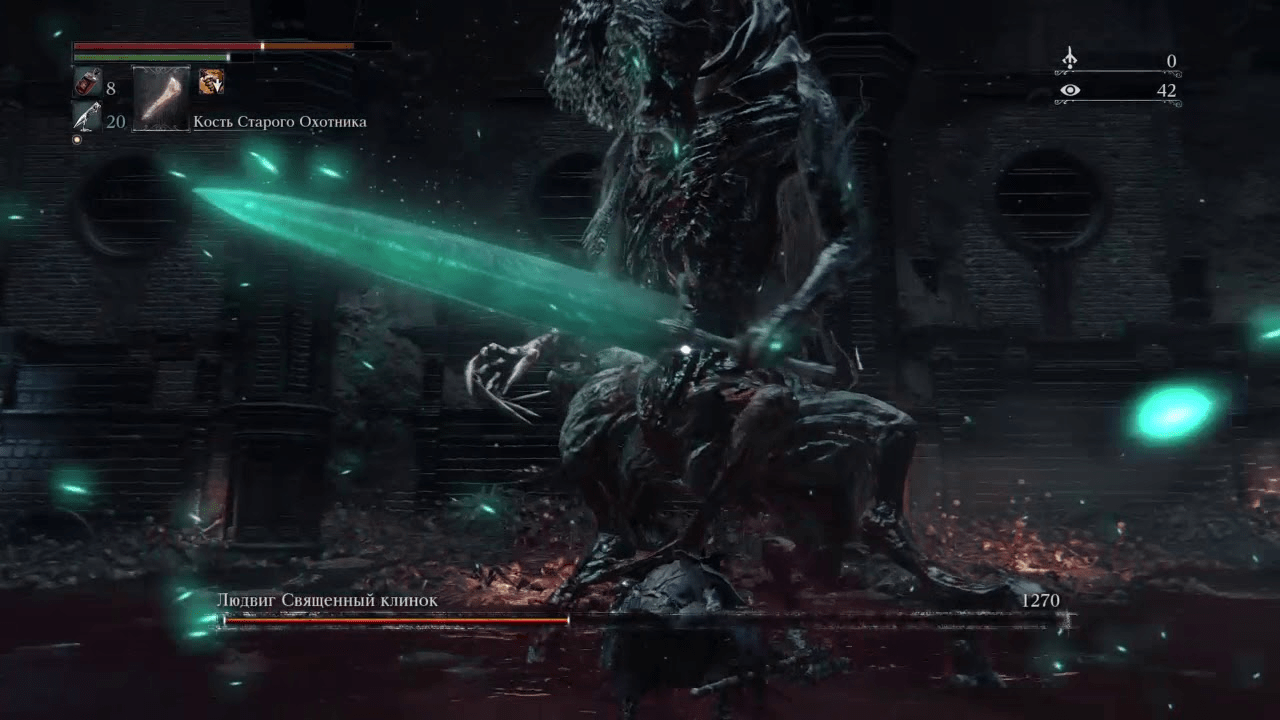This screenshot has height=720, width=1280.
Task: Select the insight eye icon
Action: [1070, 91]
